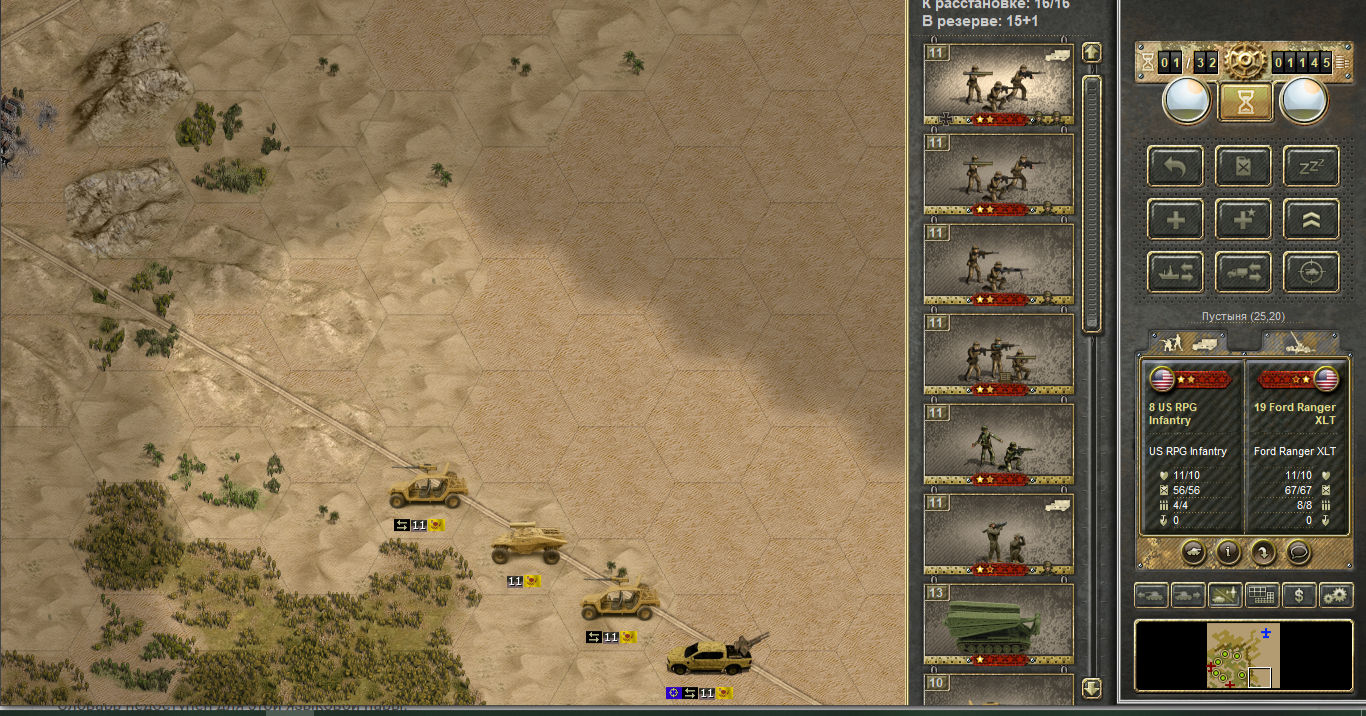End the turn with the hourglass button
This screenshot has width=1366, height=716.
click(x=1245, y=101)
